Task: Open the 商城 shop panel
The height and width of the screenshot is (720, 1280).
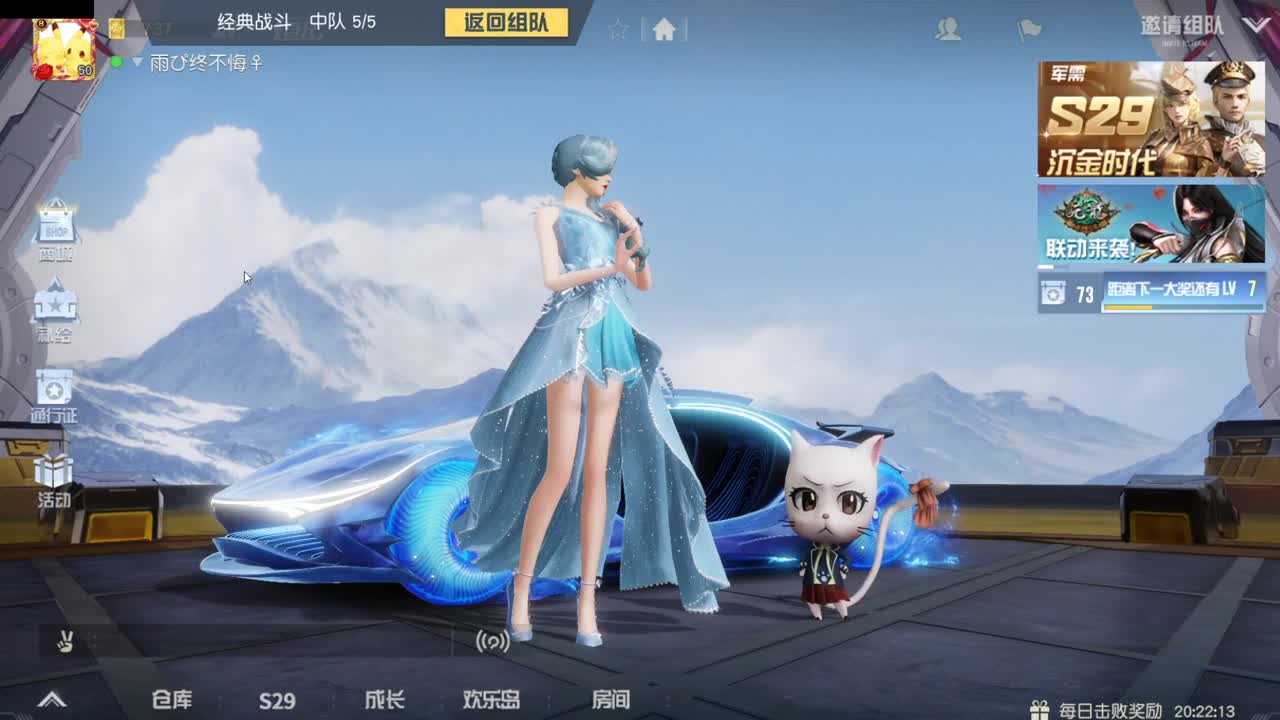Action: click(x=55, y=228)
